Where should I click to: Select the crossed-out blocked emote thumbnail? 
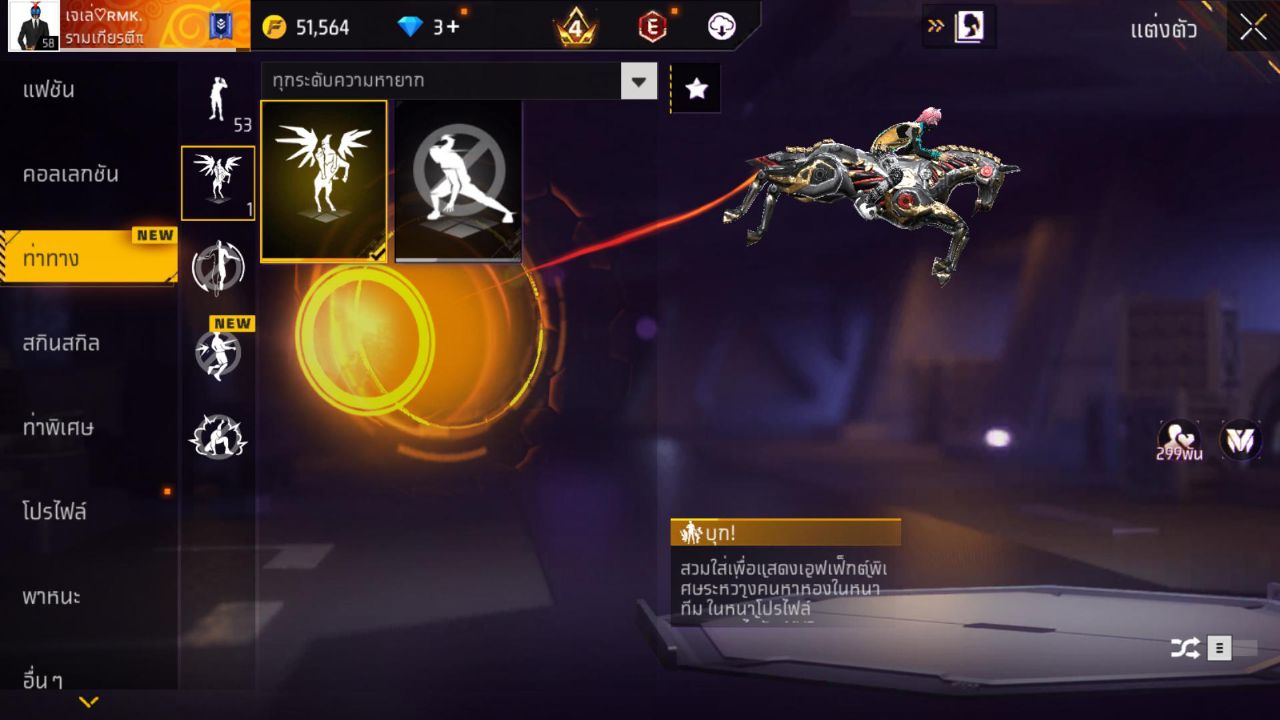pos(459,182)
